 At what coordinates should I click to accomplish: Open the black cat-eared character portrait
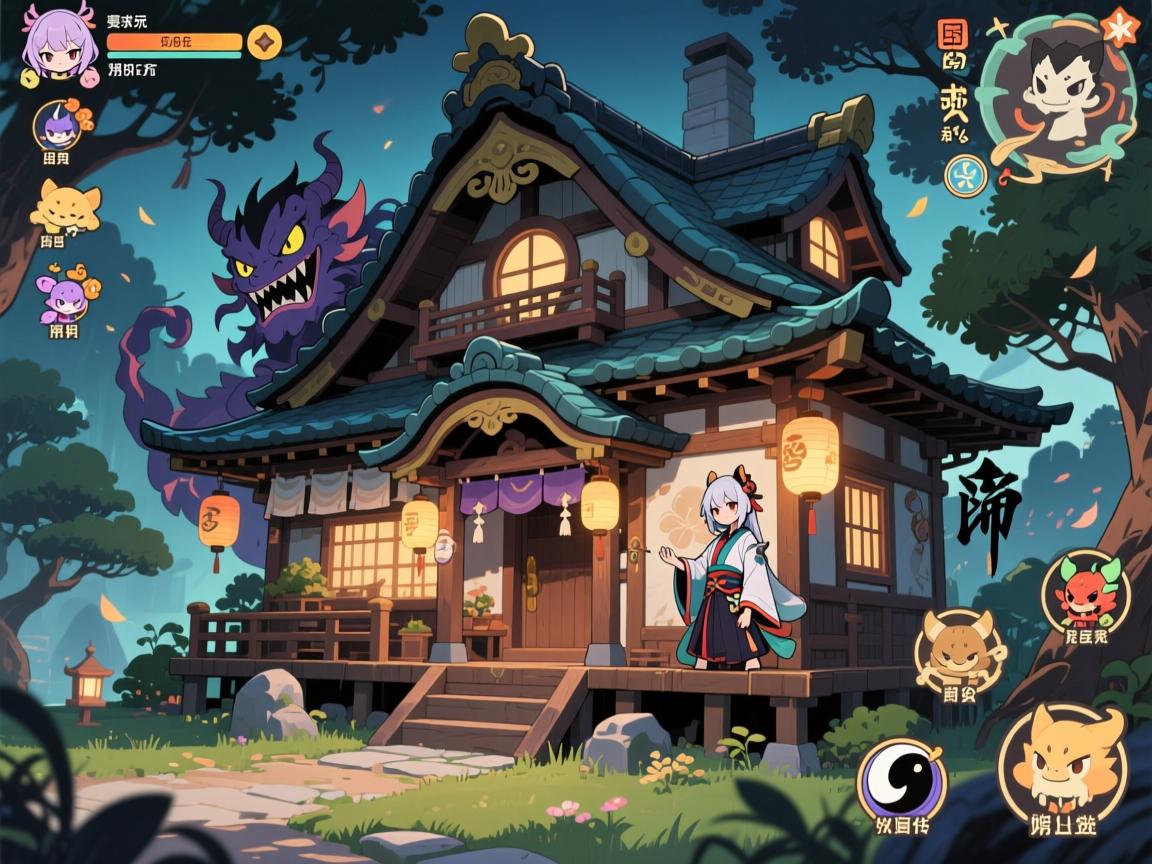[1056, 90]
